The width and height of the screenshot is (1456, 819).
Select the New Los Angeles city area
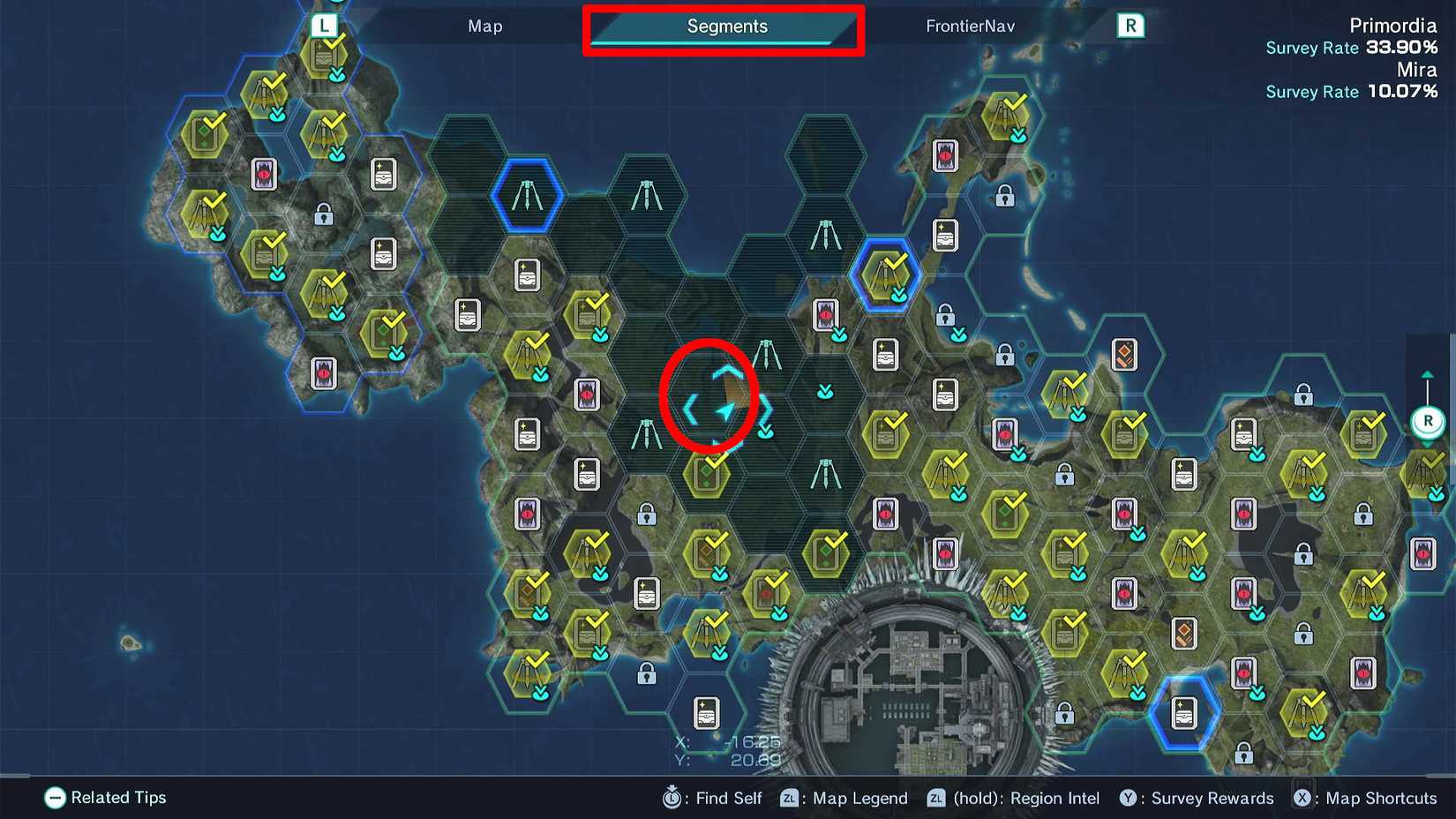[918, 697]
